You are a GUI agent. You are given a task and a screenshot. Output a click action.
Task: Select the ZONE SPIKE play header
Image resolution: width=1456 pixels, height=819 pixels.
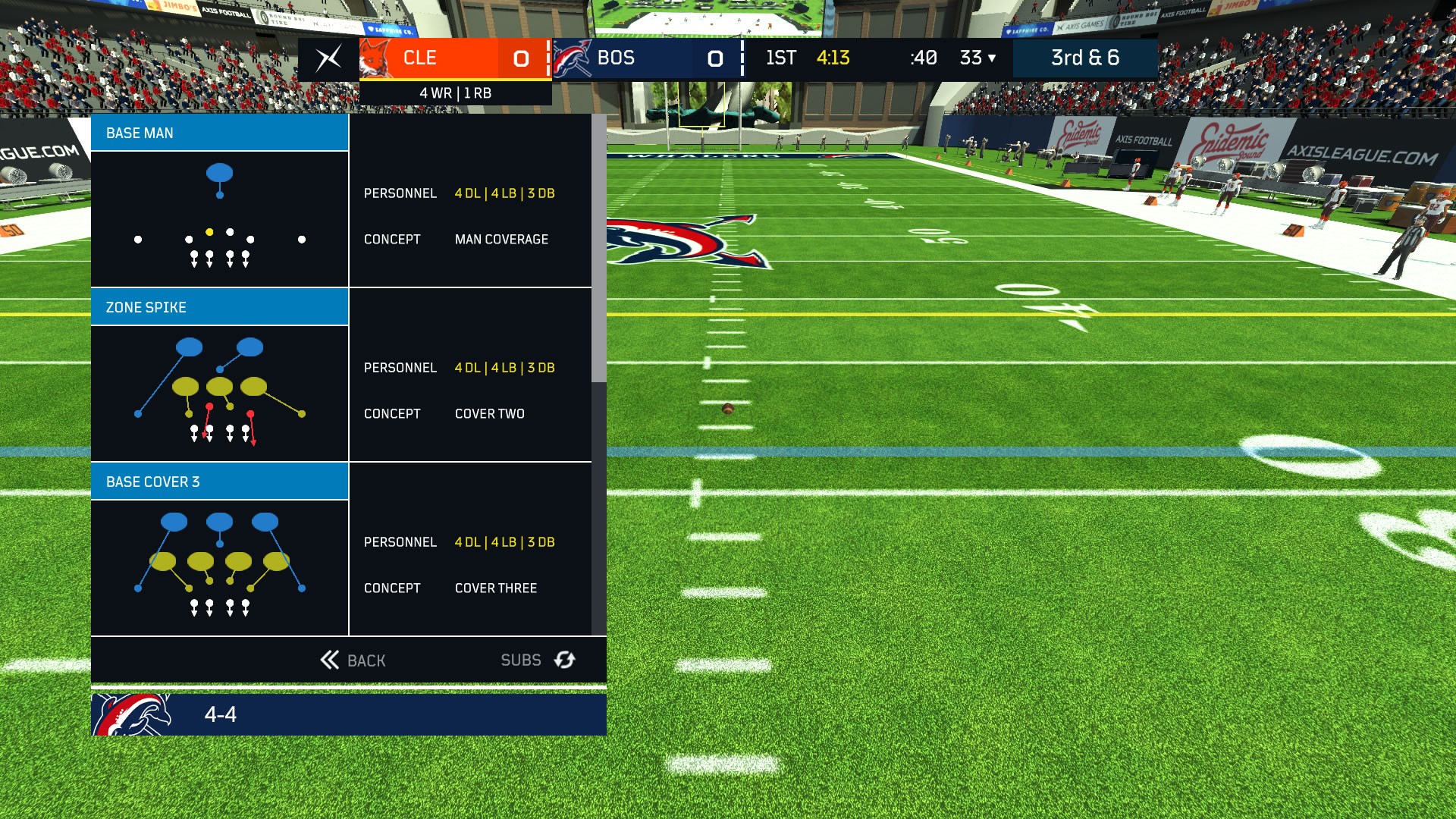pyautogui.click(x=219, y=306)
